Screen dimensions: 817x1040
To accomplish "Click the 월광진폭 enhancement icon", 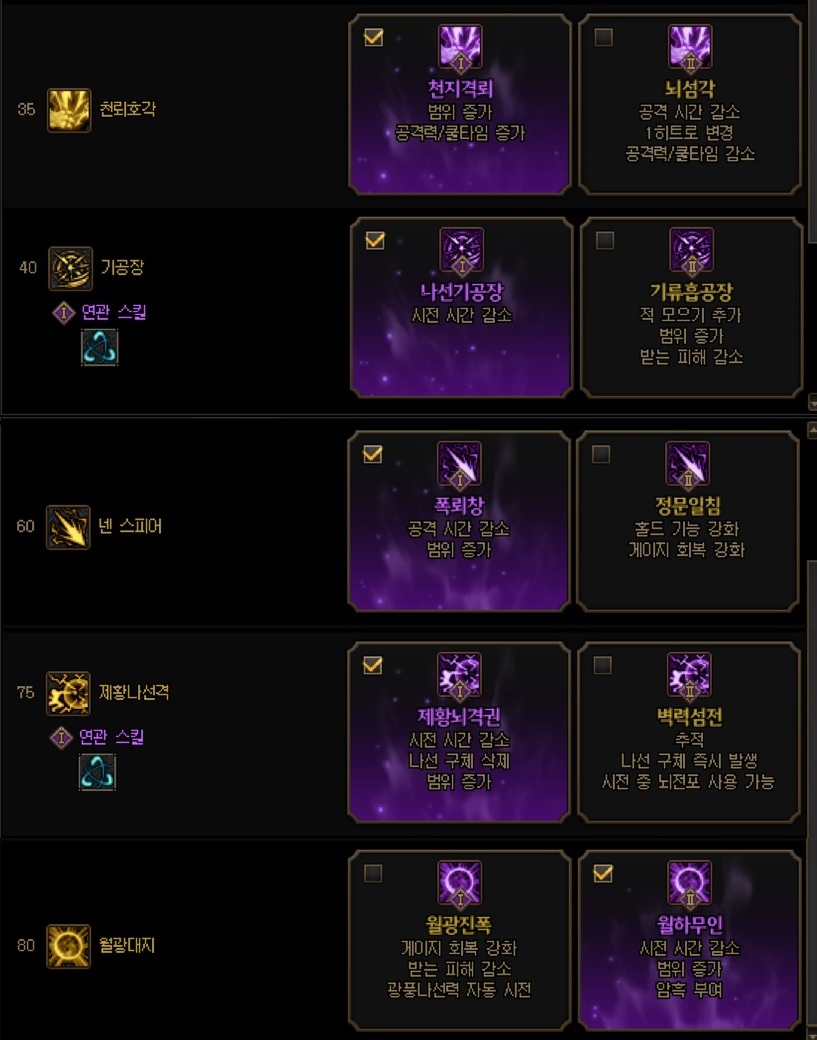I will [x=459, y=883].
